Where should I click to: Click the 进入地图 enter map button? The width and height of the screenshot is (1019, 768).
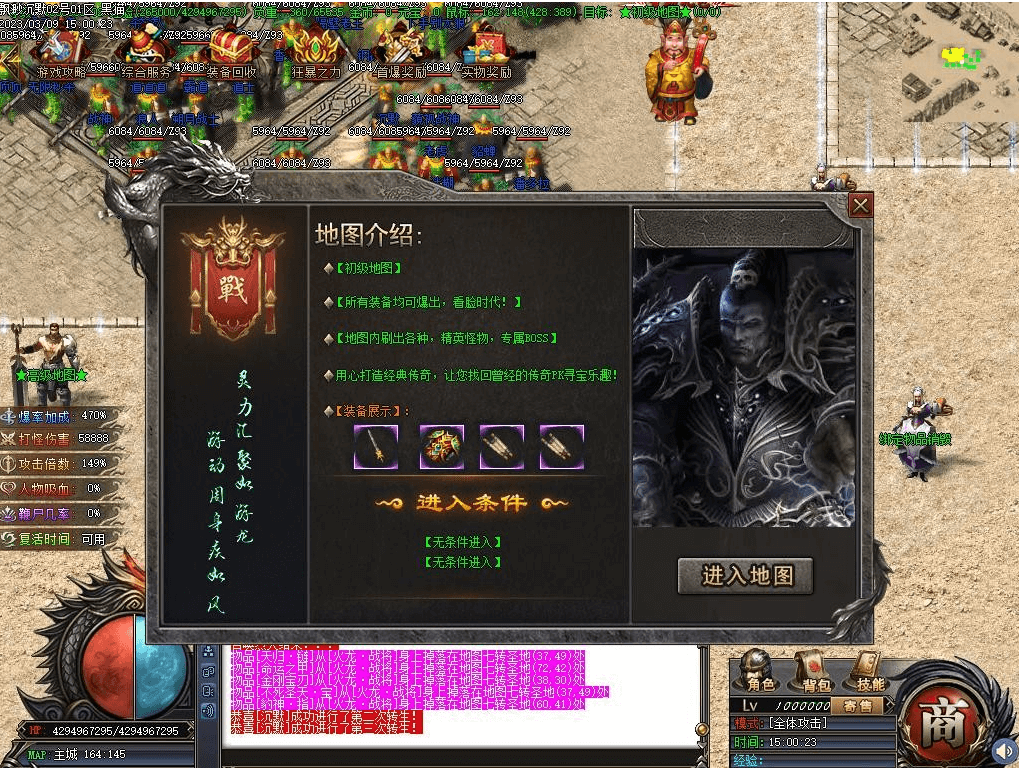[745, 576]
